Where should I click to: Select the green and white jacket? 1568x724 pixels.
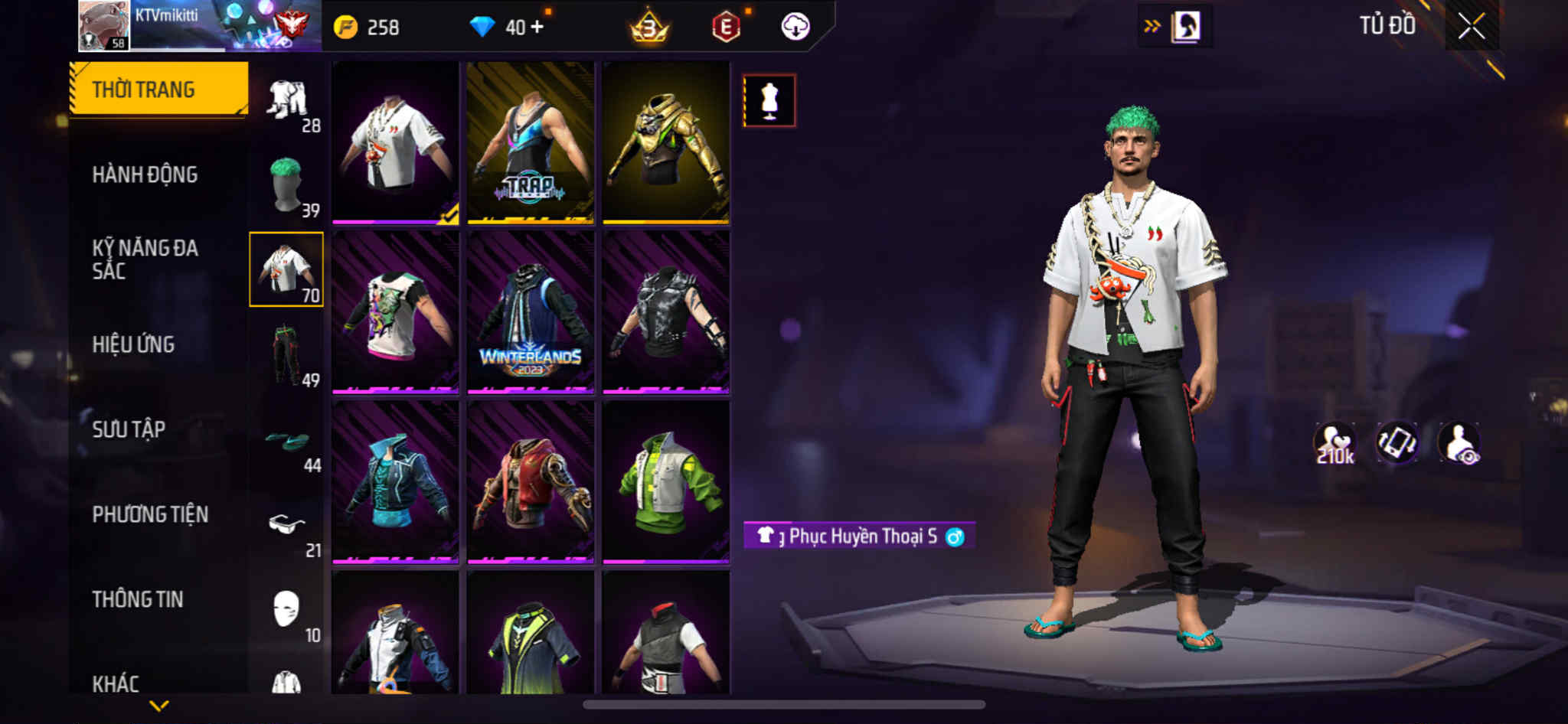point(665,483)
